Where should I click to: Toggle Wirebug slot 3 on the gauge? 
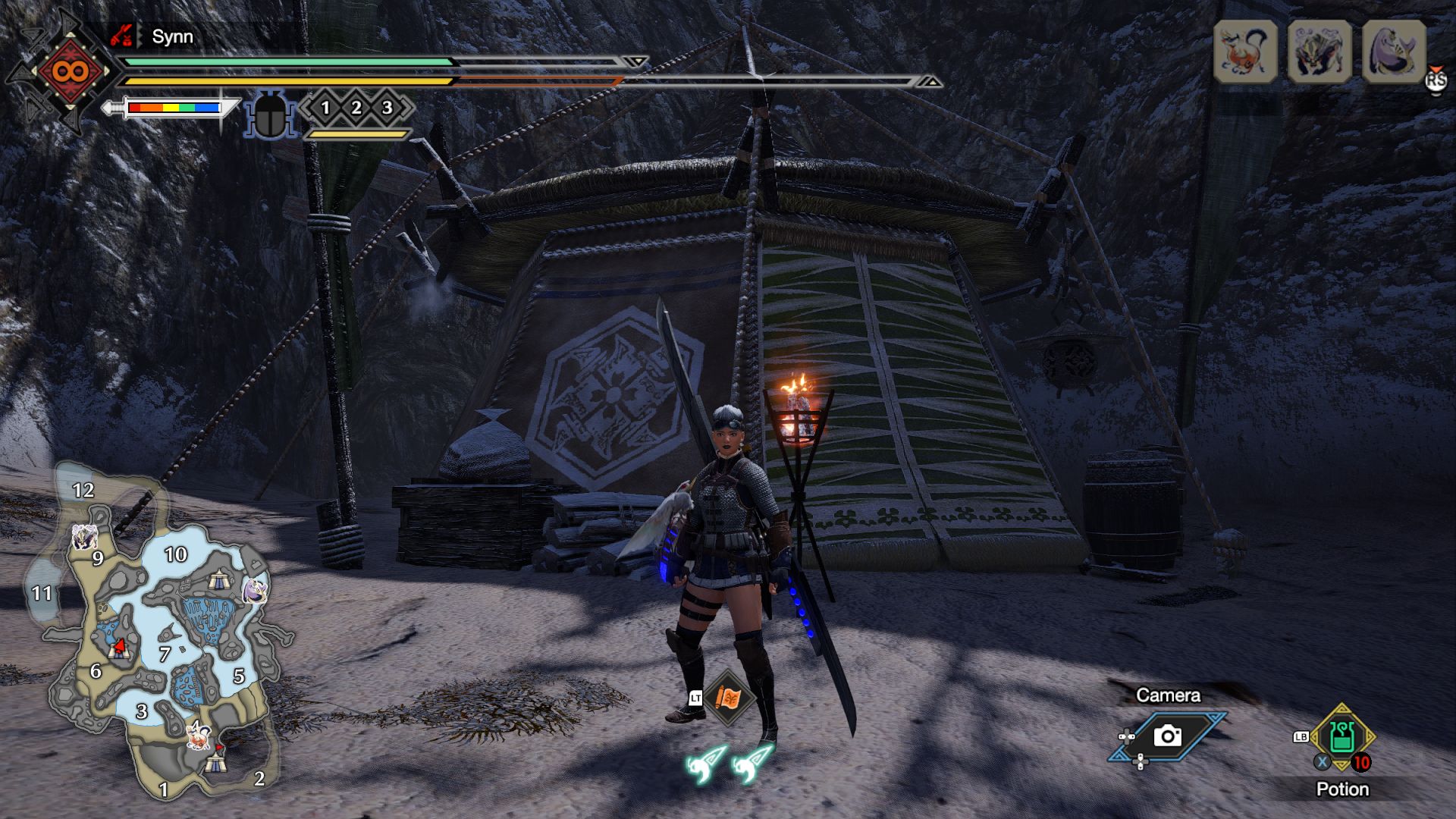pos(387,108)
